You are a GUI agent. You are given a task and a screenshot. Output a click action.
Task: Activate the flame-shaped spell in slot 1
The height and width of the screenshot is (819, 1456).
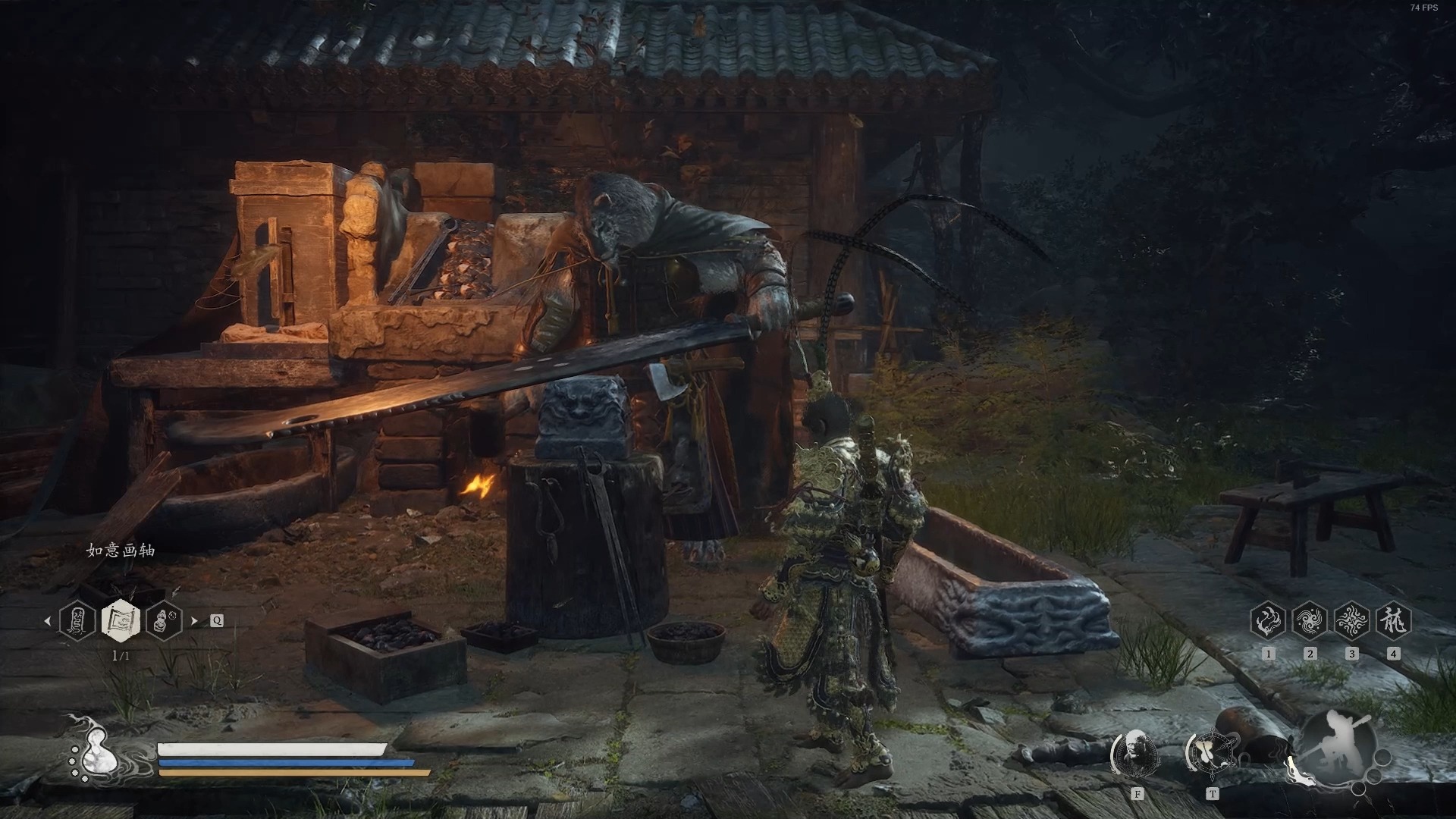click(x=1268, y=622)
